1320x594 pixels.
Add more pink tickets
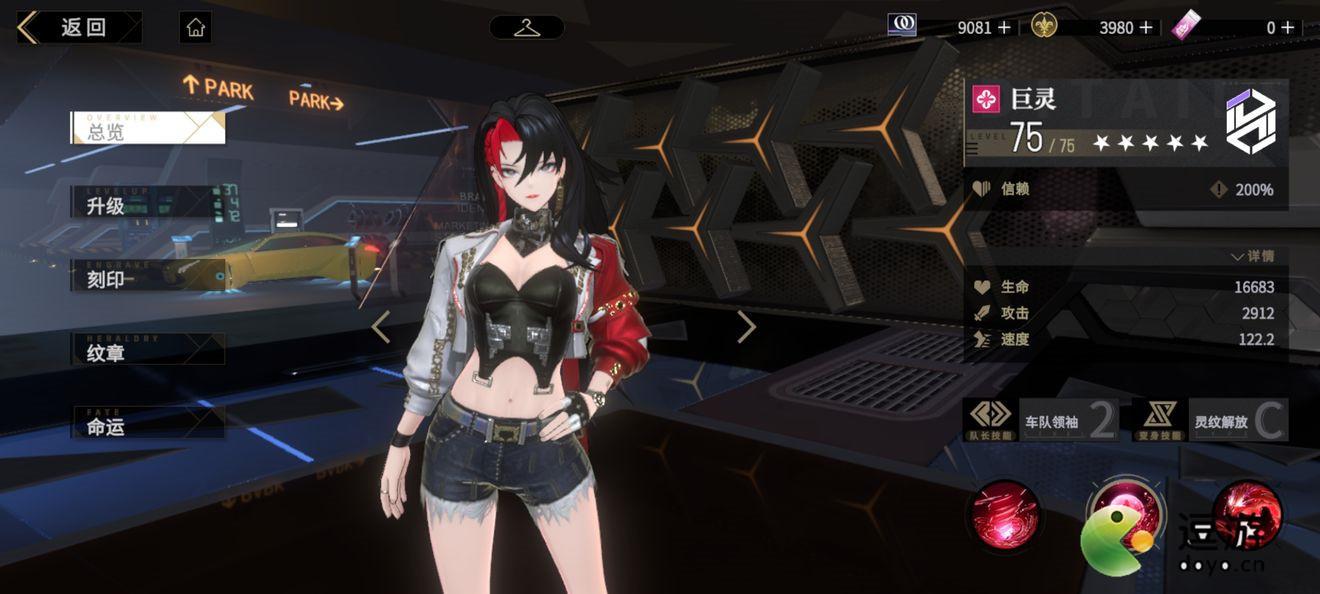point(1287,28)
